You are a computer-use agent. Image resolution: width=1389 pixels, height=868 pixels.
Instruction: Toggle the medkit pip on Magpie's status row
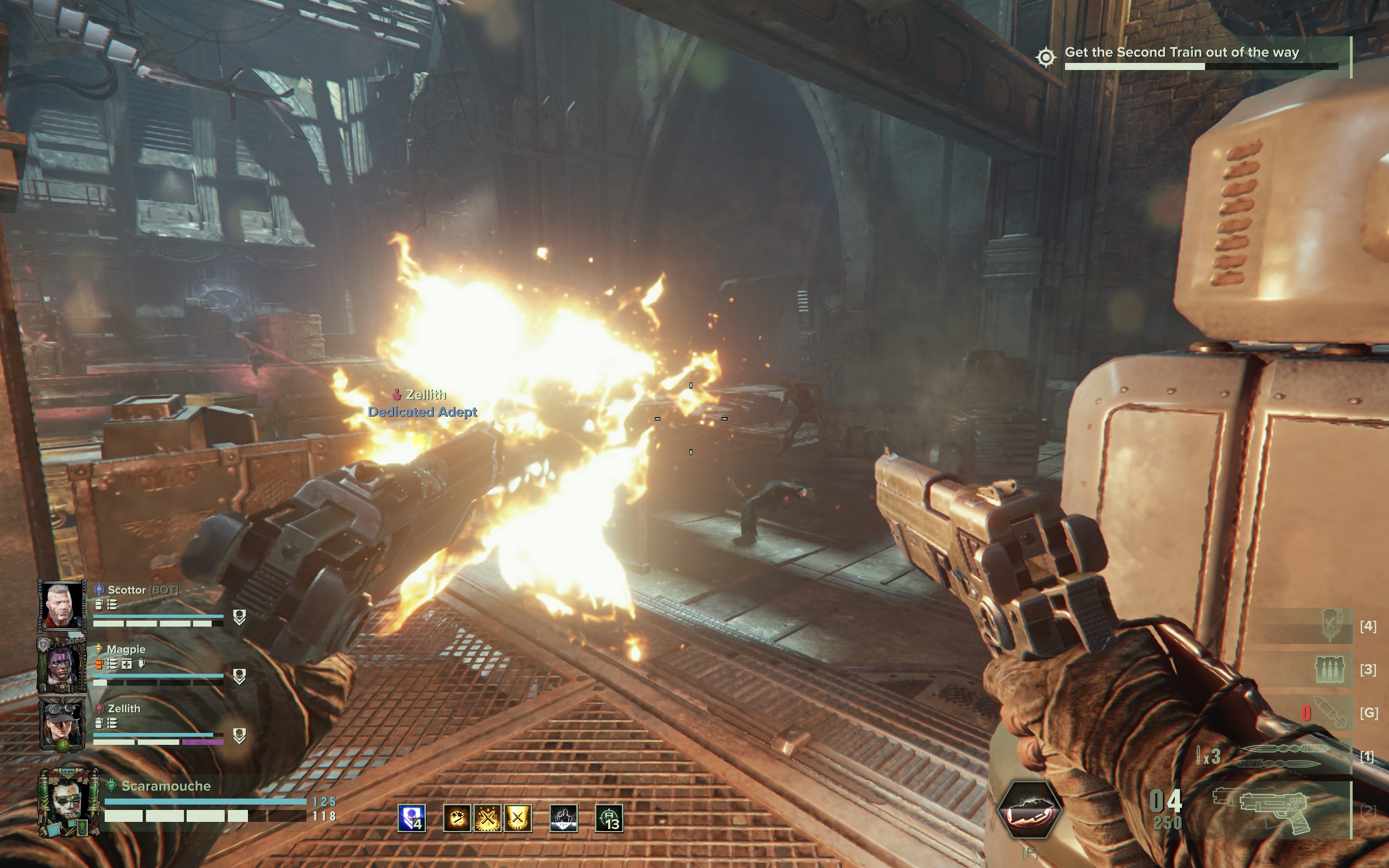point(128,665)
